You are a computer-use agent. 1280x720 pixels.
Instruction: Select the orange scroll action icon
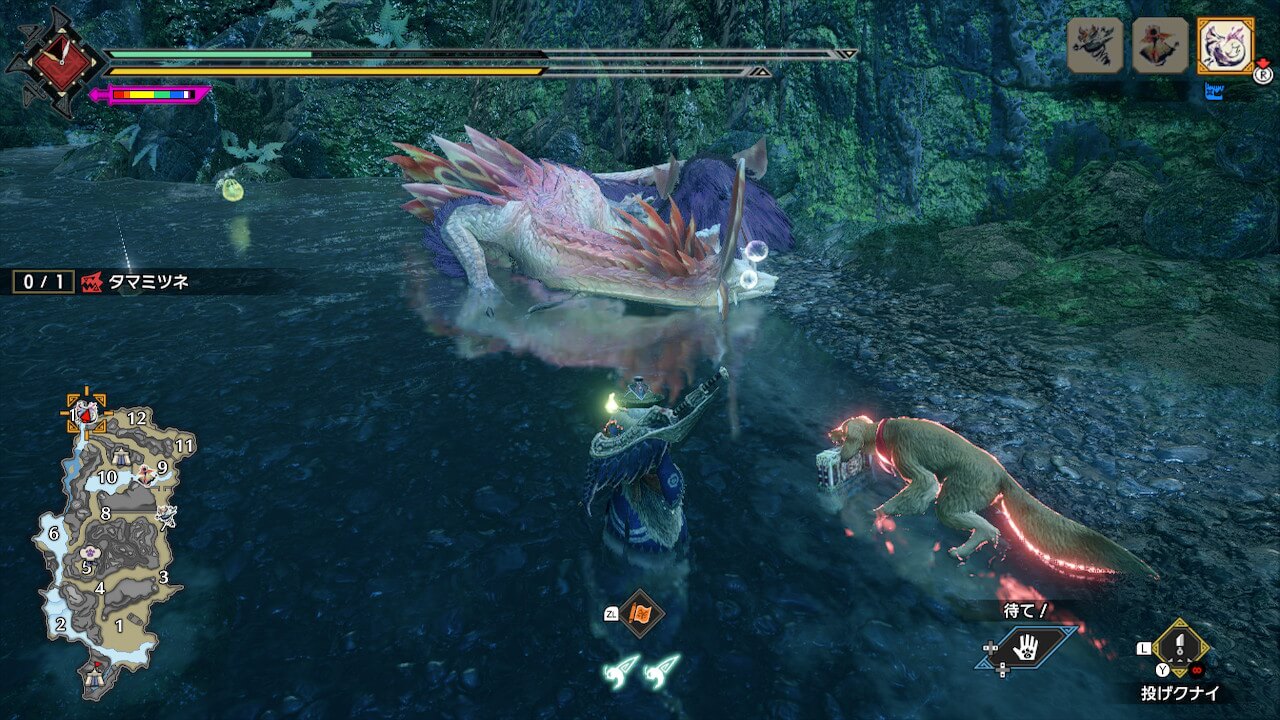point(639,614)
